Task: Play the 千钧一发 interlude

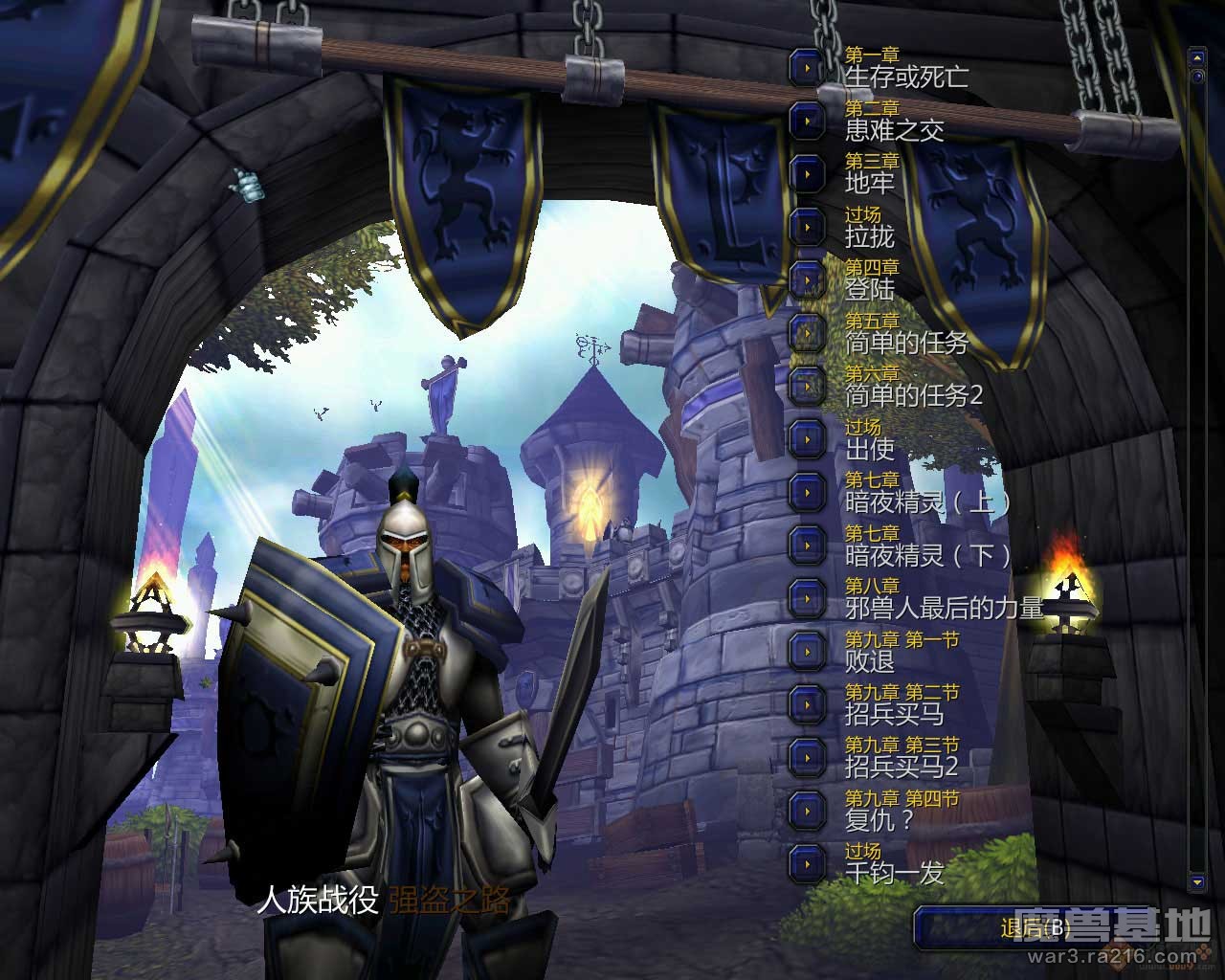Action: [809, 863]
